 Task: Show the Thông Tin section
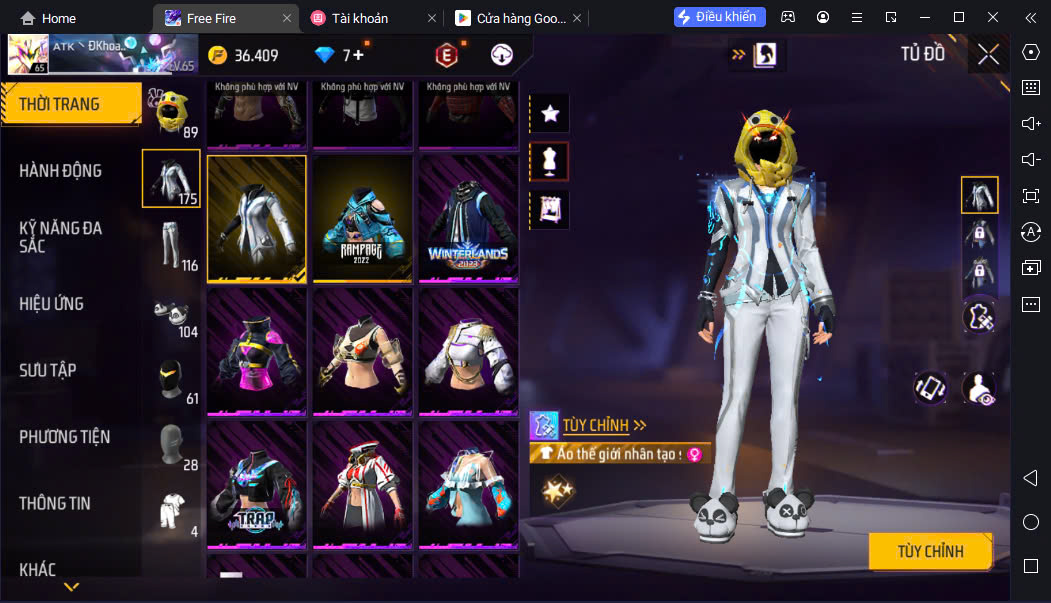[55, 503]
